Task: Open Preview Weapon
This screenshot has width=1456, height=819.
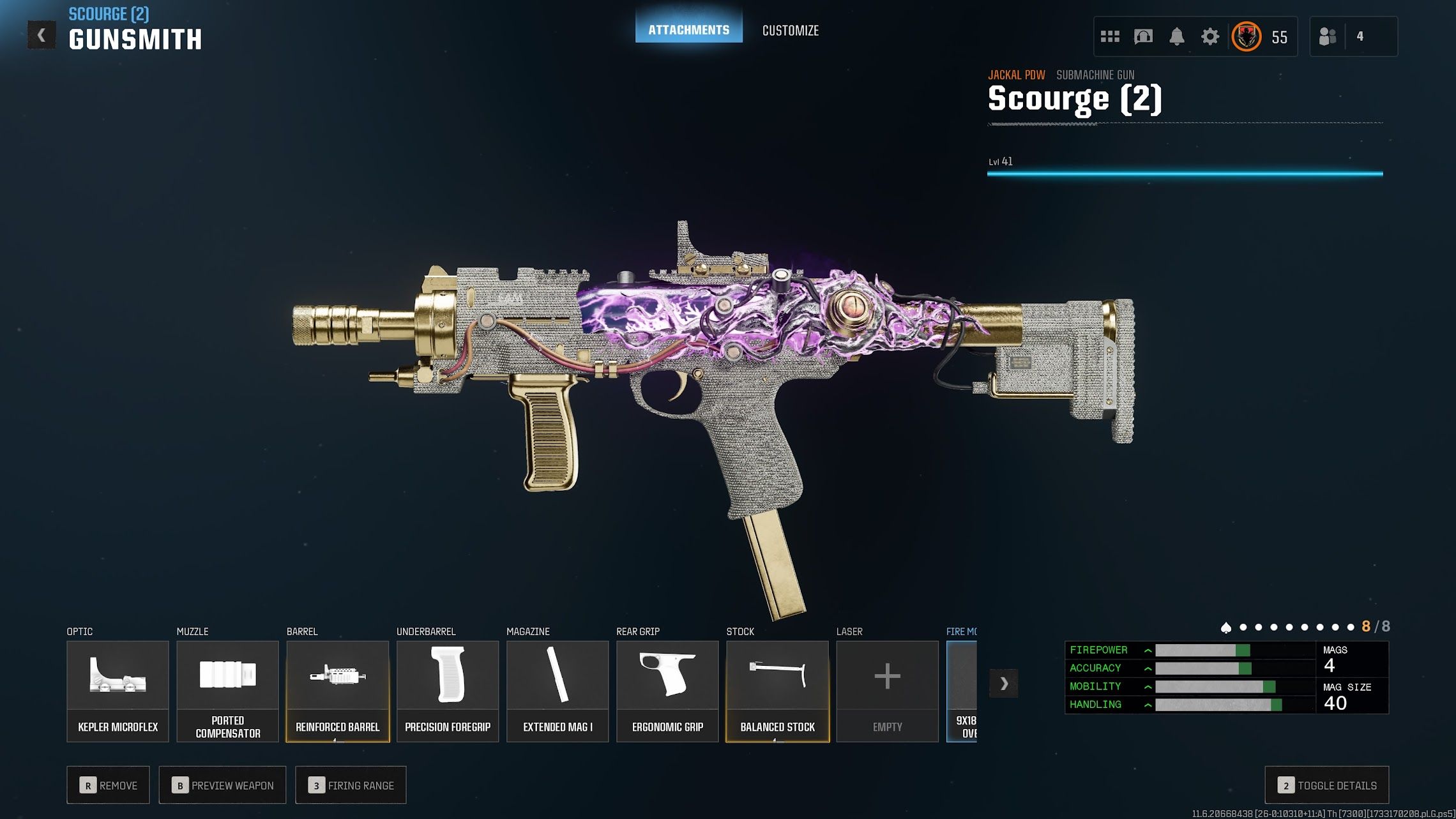Action: point(222,785)
